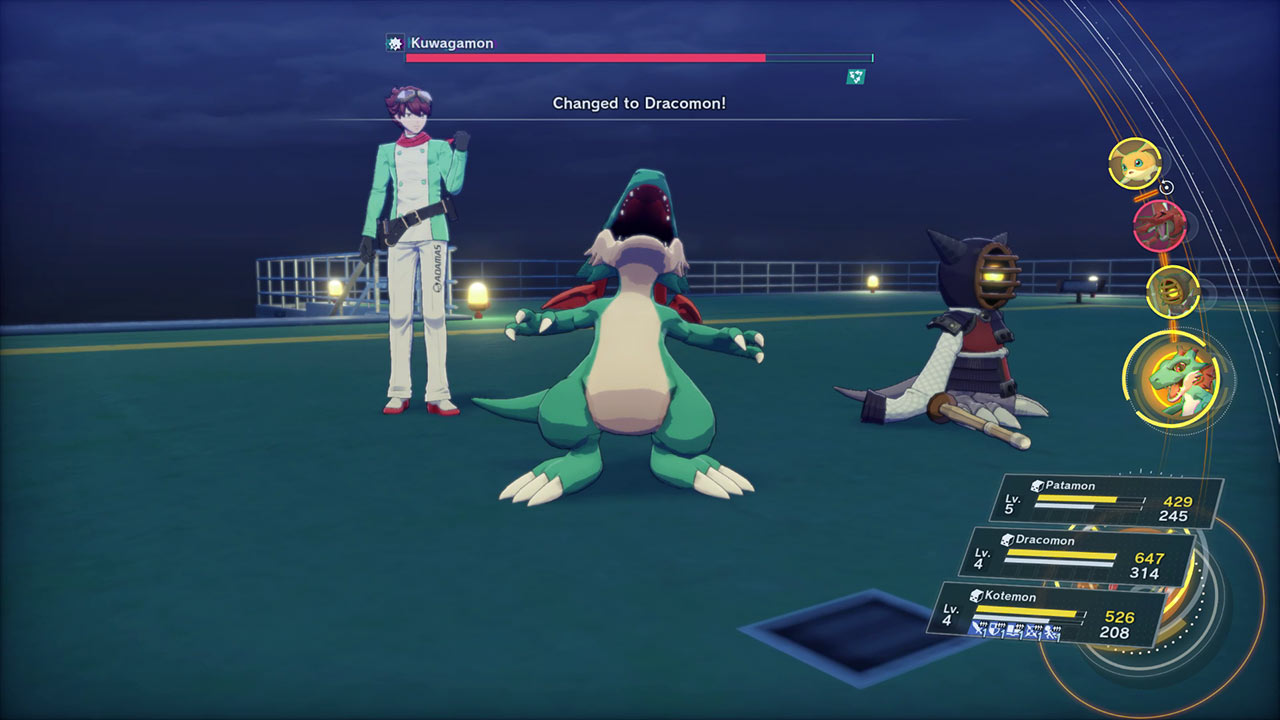
Task: Choose Kotemon's portrait in the turn order
Action: point(1172,289)
